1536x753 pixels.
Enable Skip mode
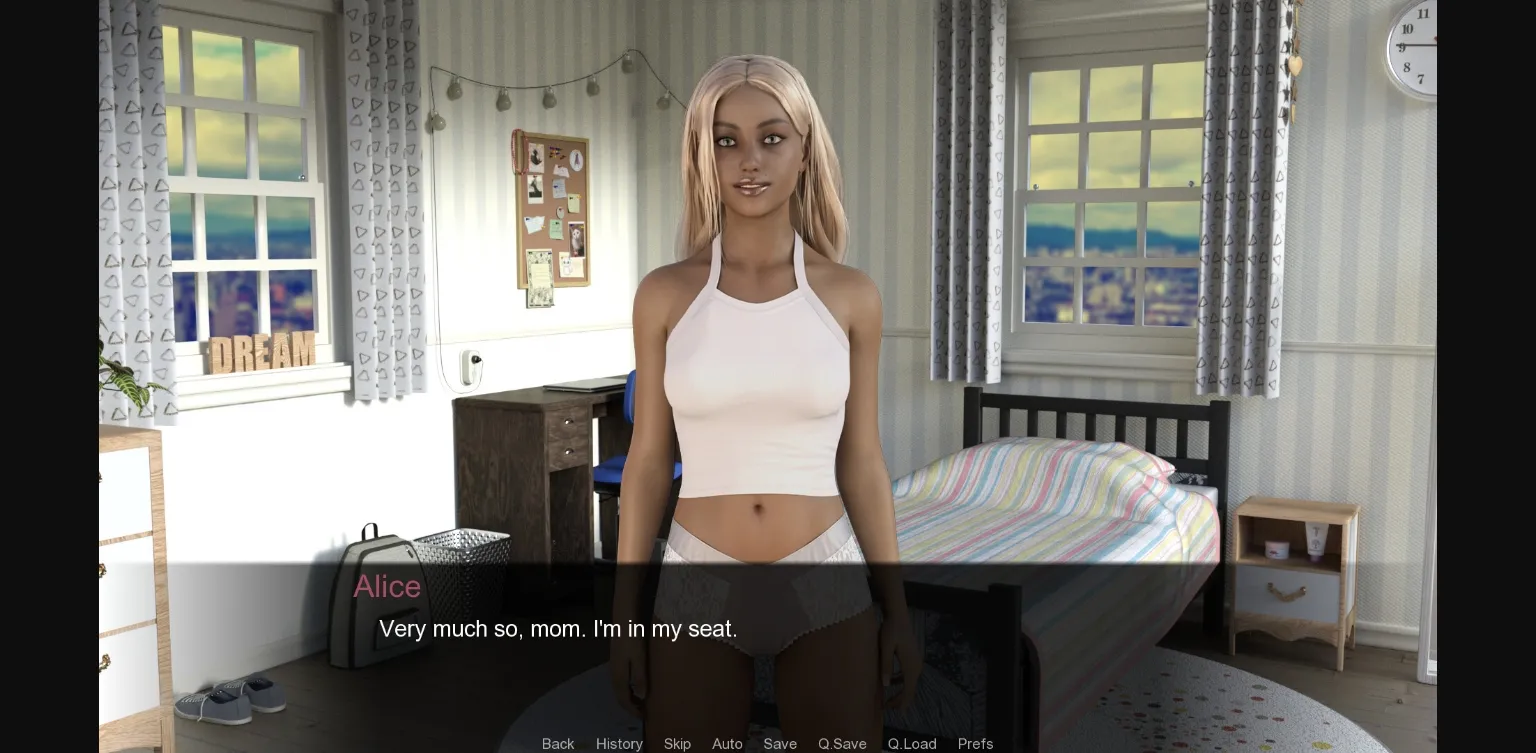(x=677, y=744)
